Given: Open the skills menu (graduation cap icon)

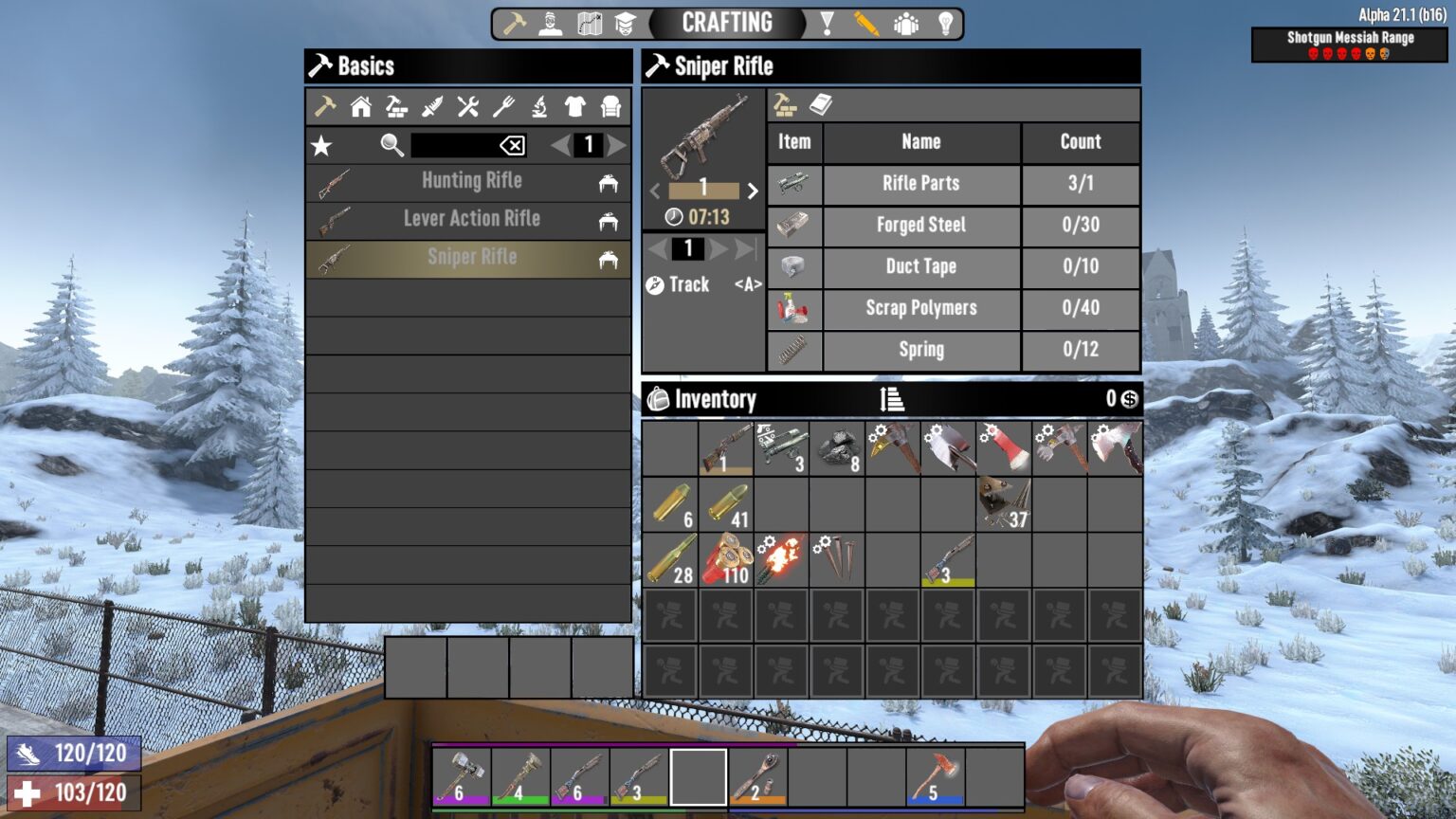Looking at the screenshot, I should tap(626, 22).
